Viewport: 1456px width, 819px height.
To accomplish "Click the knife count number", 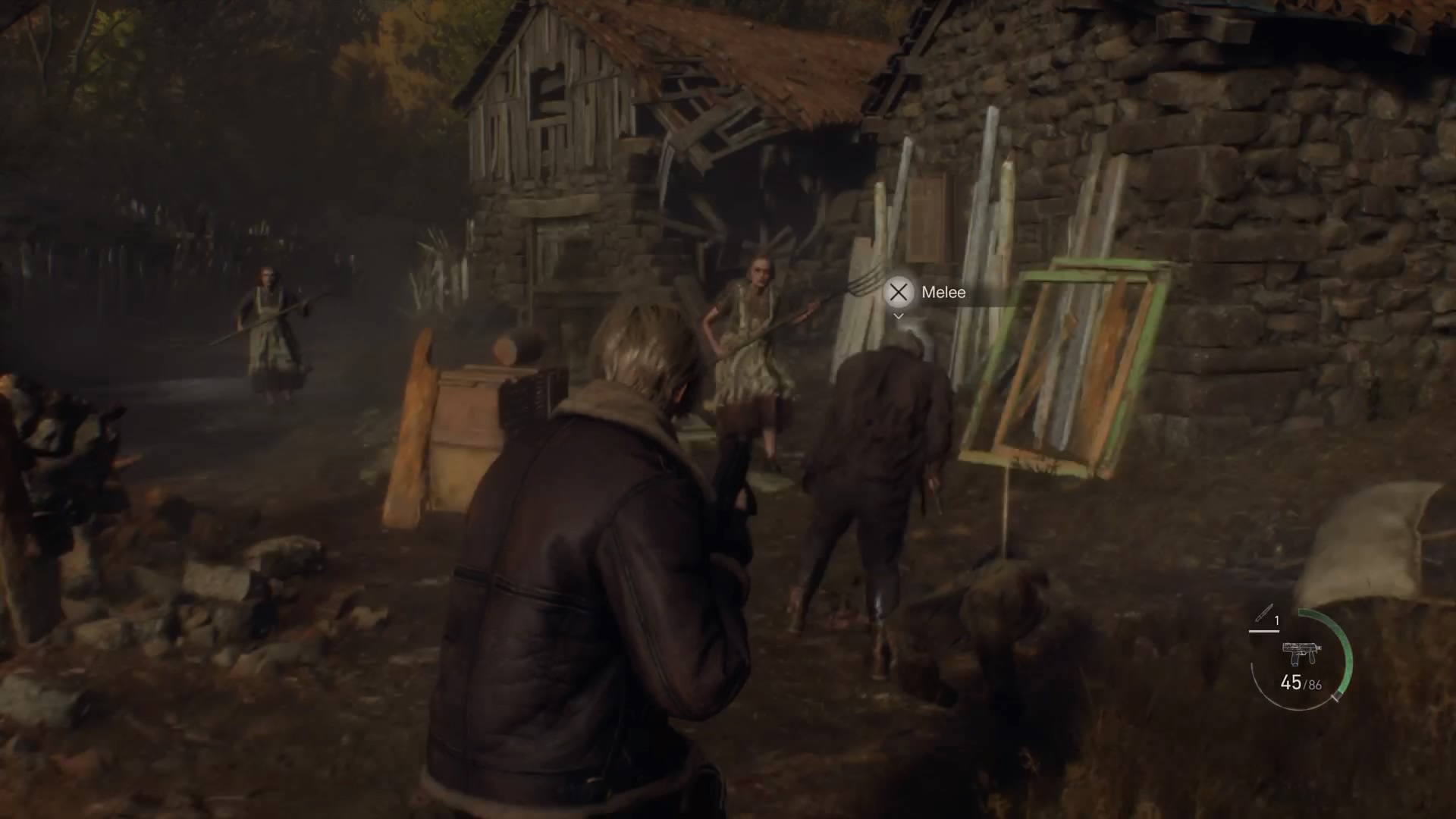I will (1277, 620).
